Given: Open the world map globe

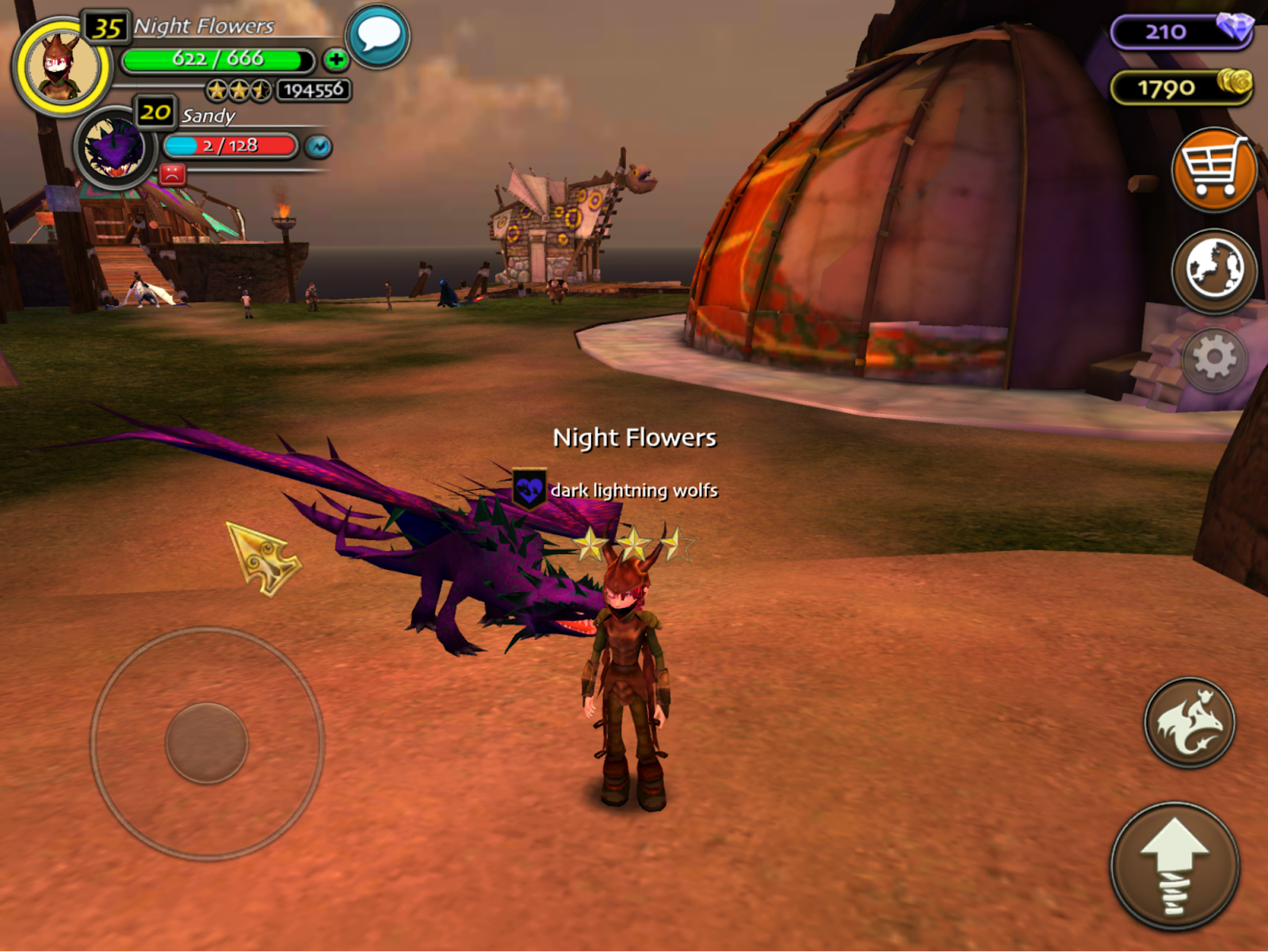Looking at the screenshot, I should (x=1213, y=270).
